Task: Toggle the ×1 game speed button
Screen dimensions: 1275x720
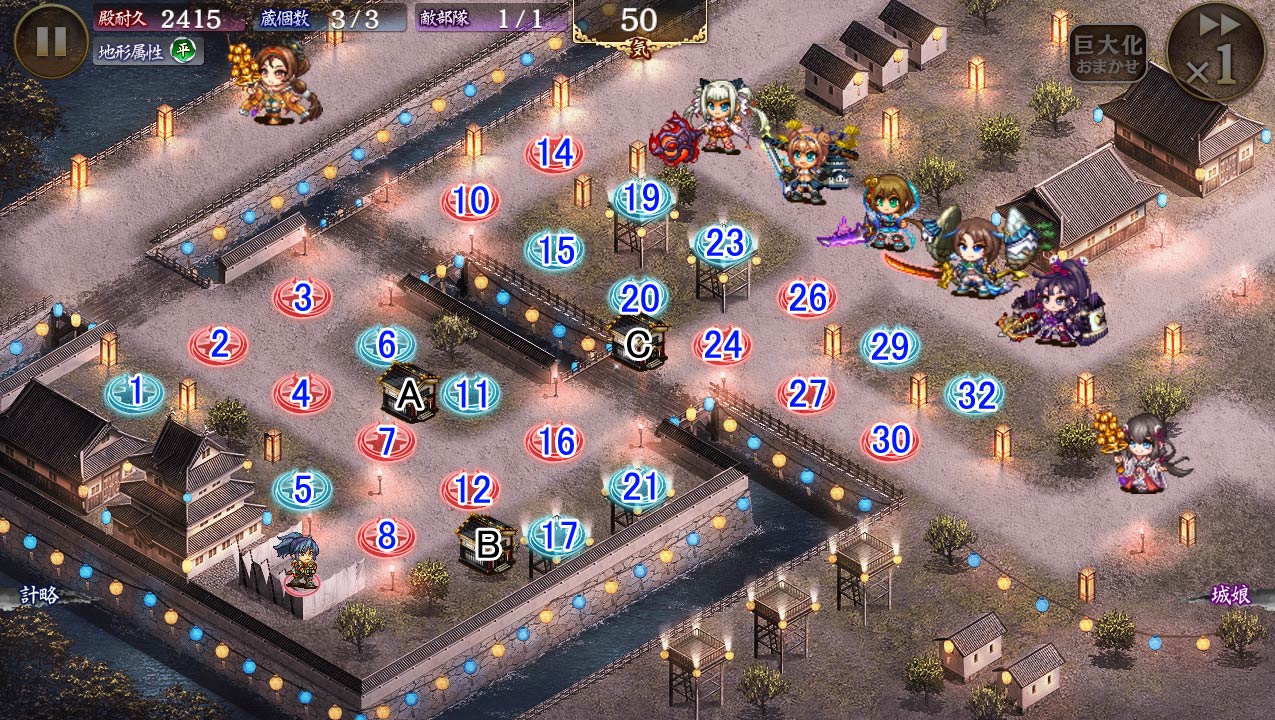Action: coord(1215,52)
